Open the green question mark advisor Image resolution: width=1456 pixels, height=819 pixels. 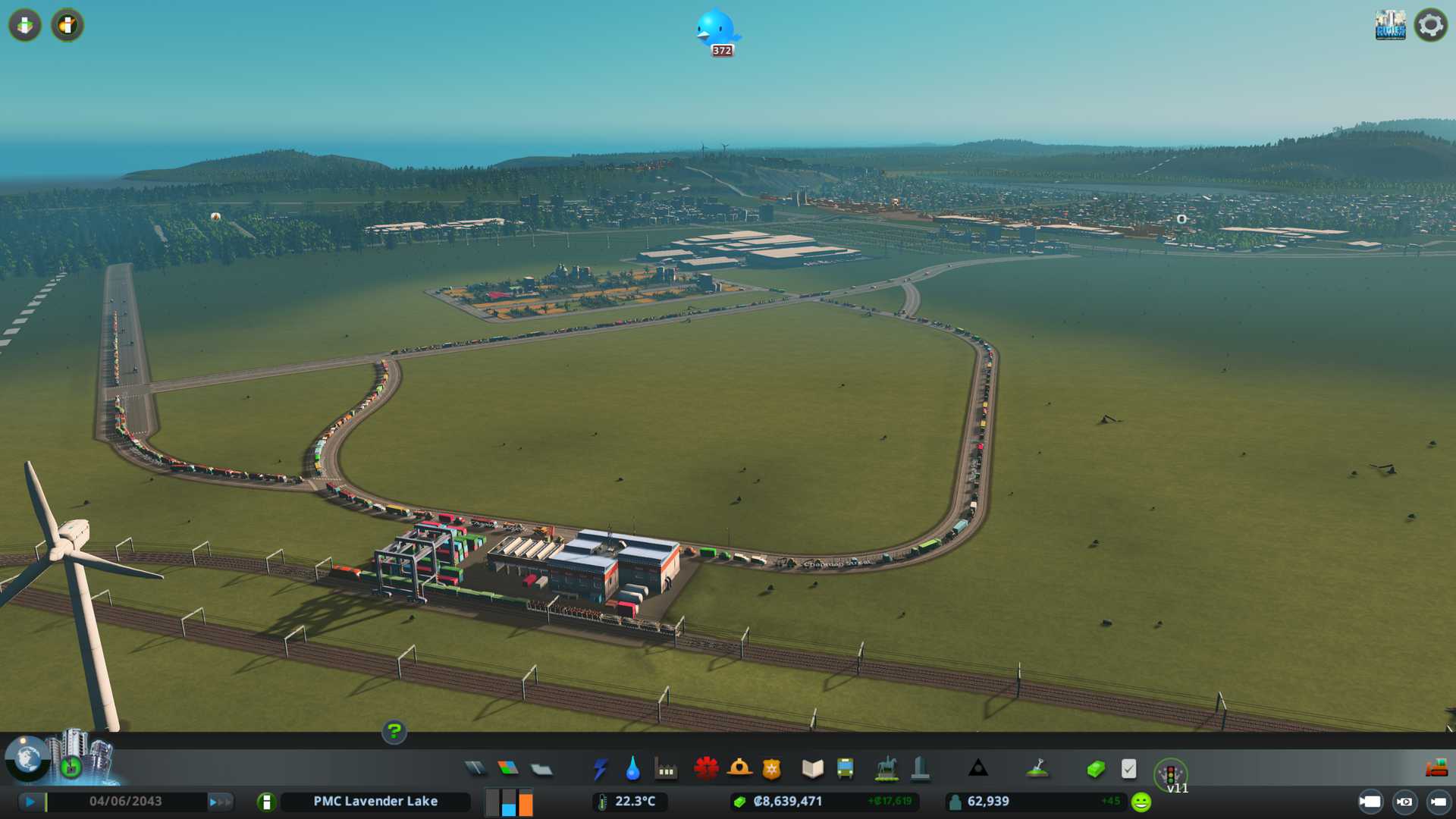(394, 731)
